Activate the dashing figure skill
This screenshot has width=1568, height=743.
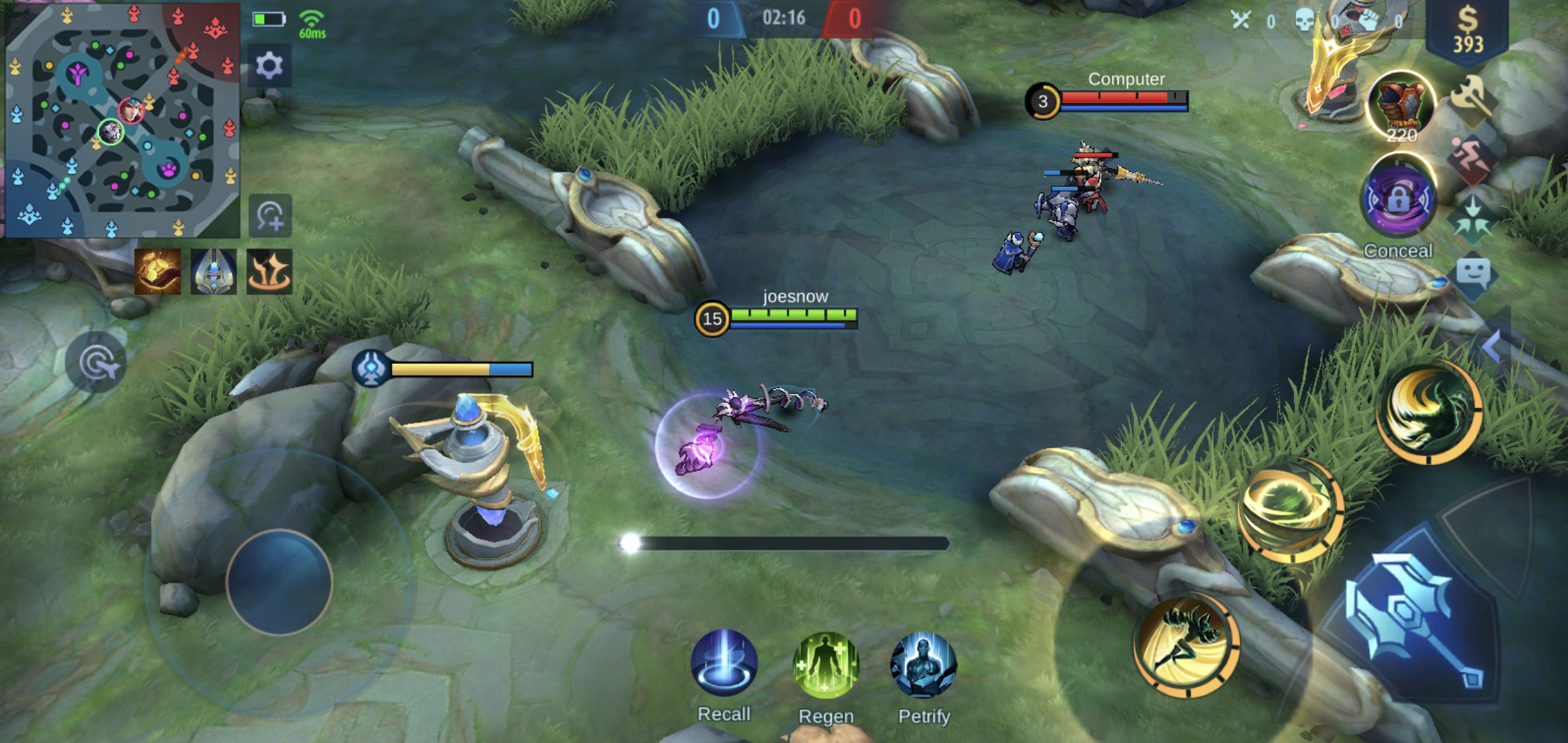(1186, 644)
